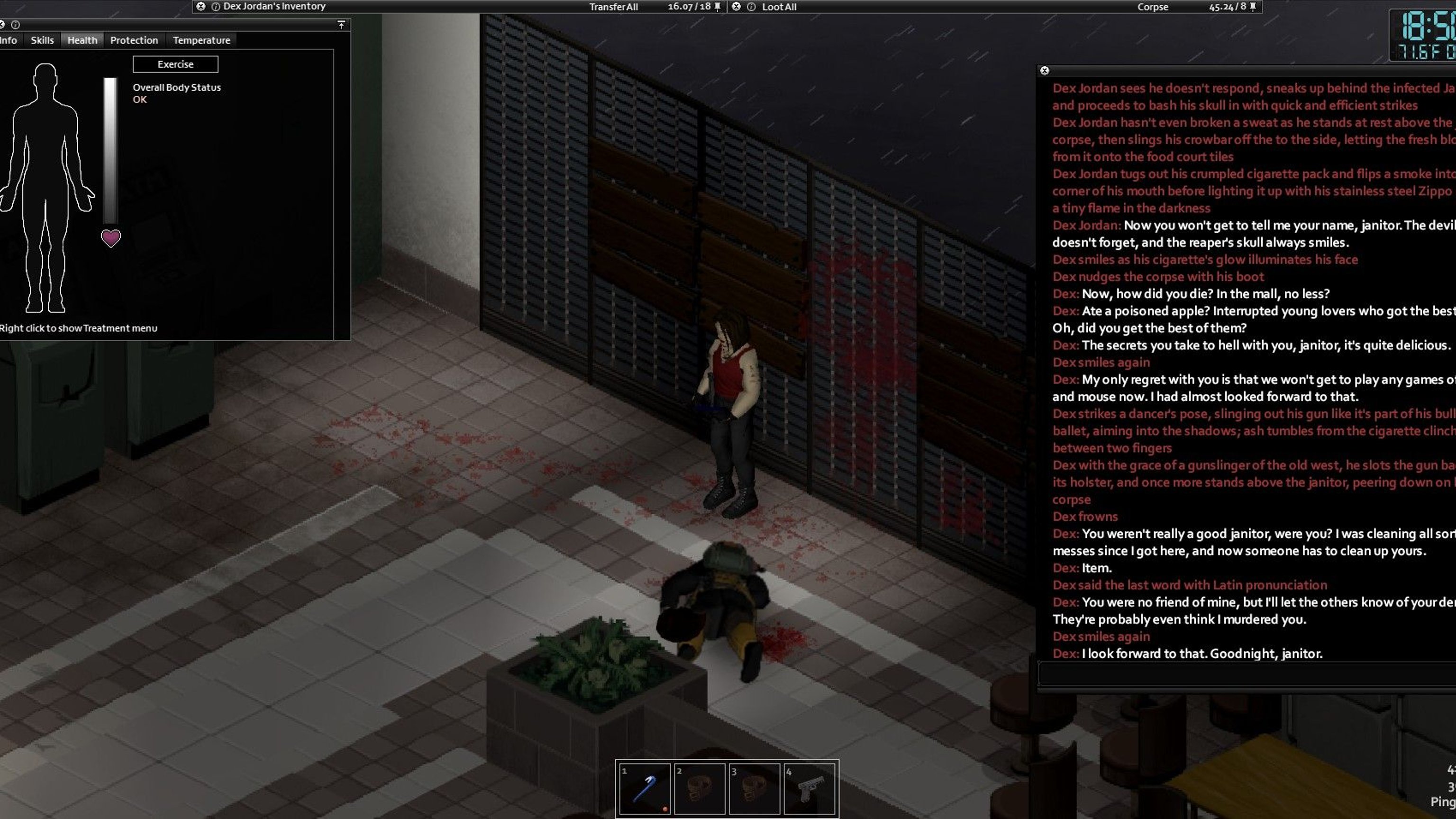Click the heart icon under the health bar
The image size is (1456, 819).
point(111,238)
